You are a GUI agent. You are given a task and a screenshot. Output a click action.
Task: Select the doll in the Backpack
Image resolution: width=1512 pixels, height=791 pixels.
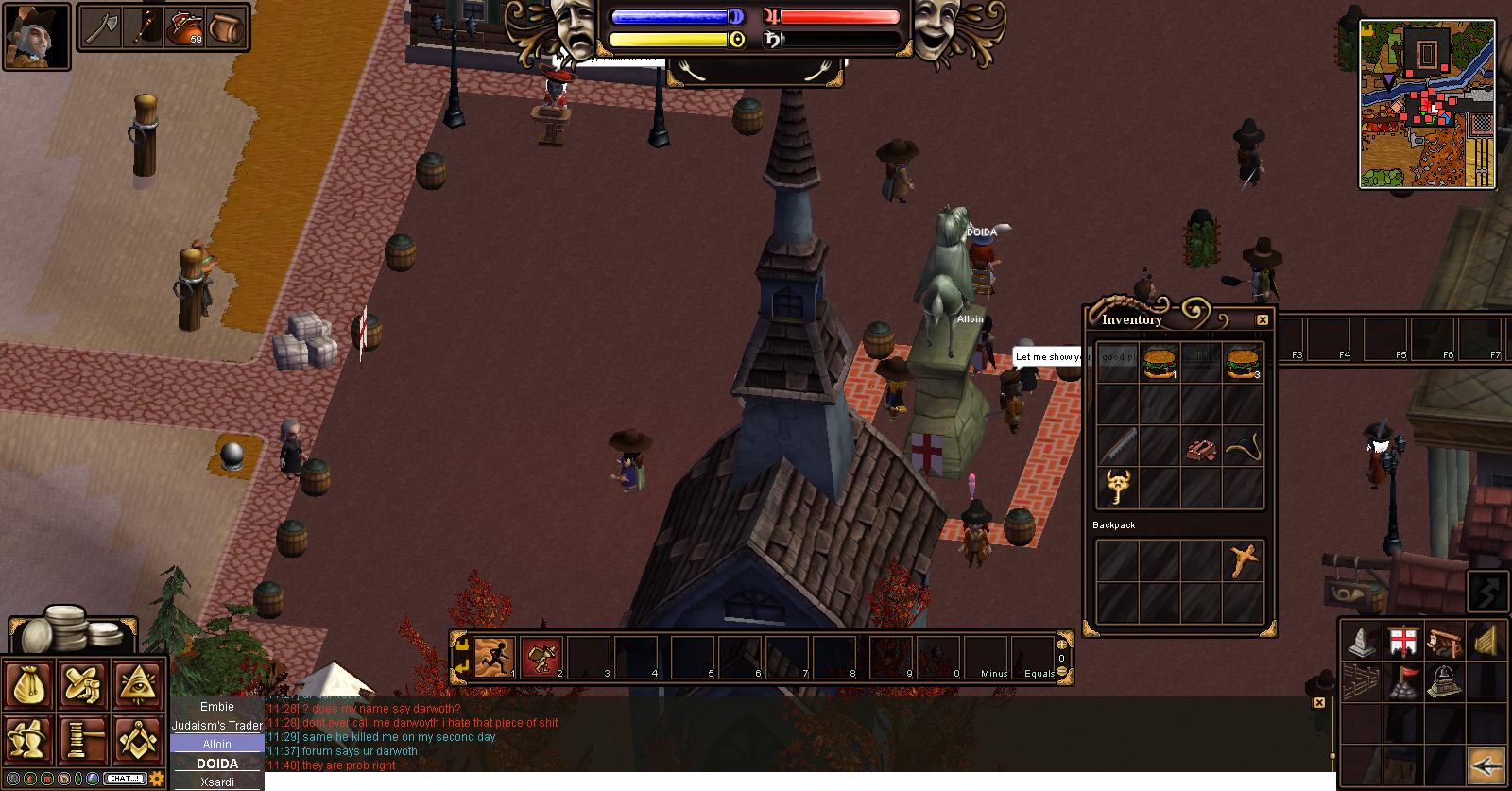(x=1244, y=561)
